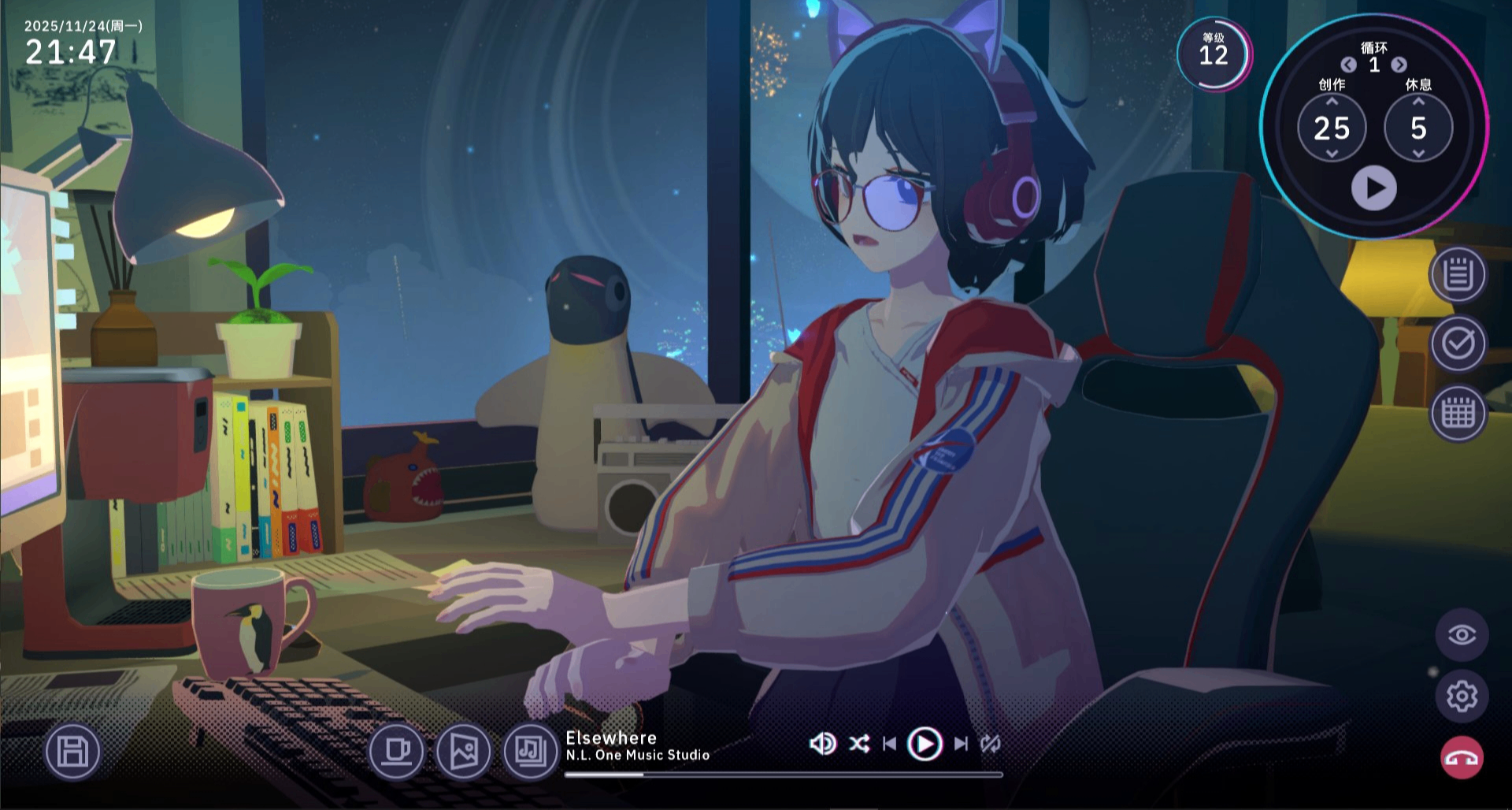The height and width of the screenshot is (810, 1512).
Task: Open the notepad memo icon
Action: 1458,275
